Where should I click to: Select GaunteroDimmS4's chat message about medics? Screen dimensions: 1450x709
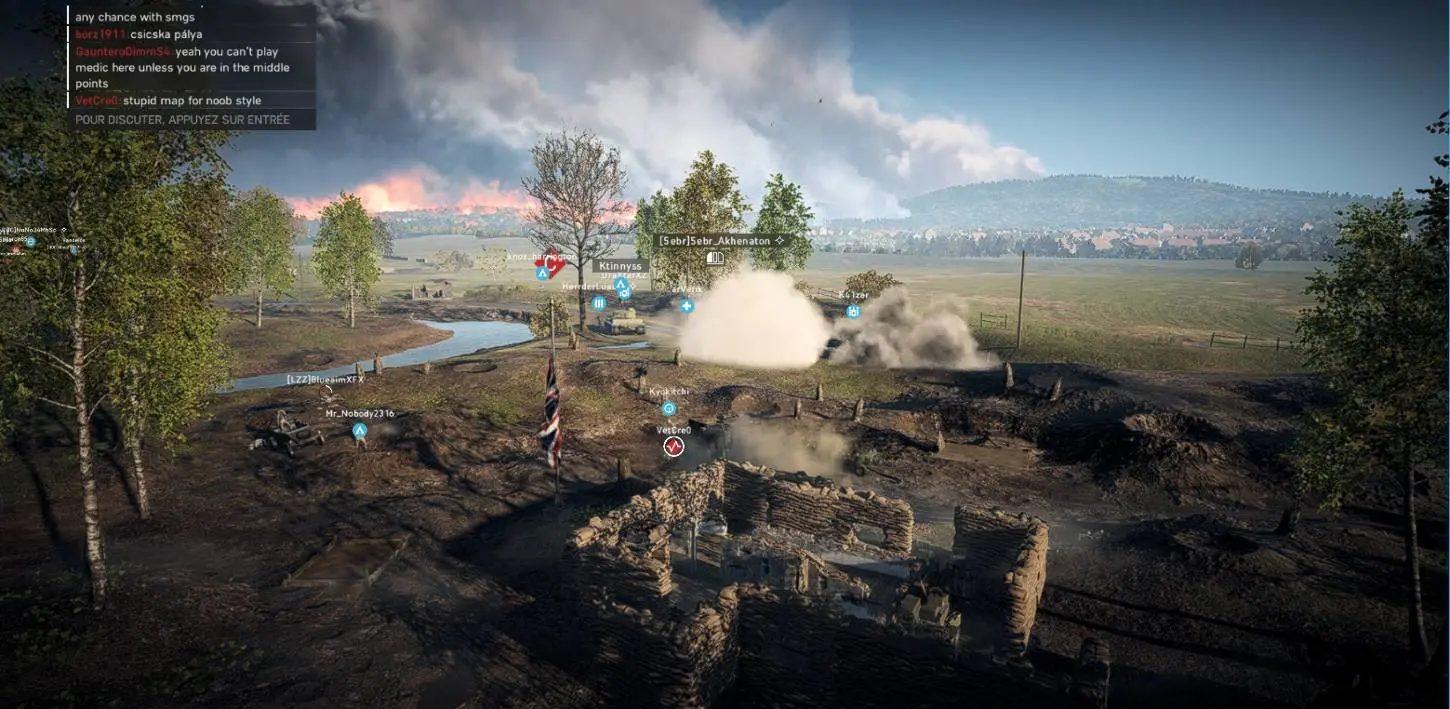(183, 67)
